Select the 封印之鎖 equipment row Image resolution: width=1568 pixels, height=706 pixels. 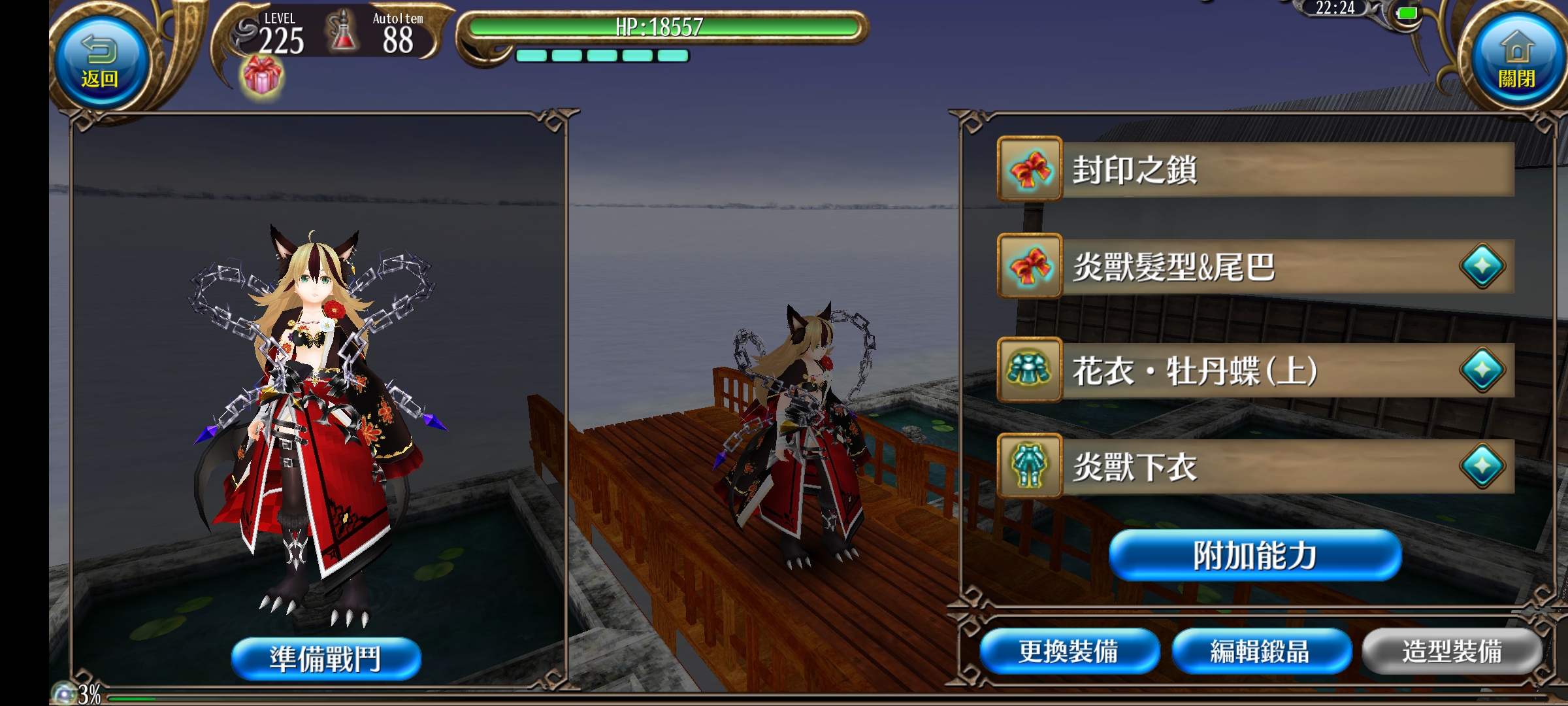click(1254, 169)
